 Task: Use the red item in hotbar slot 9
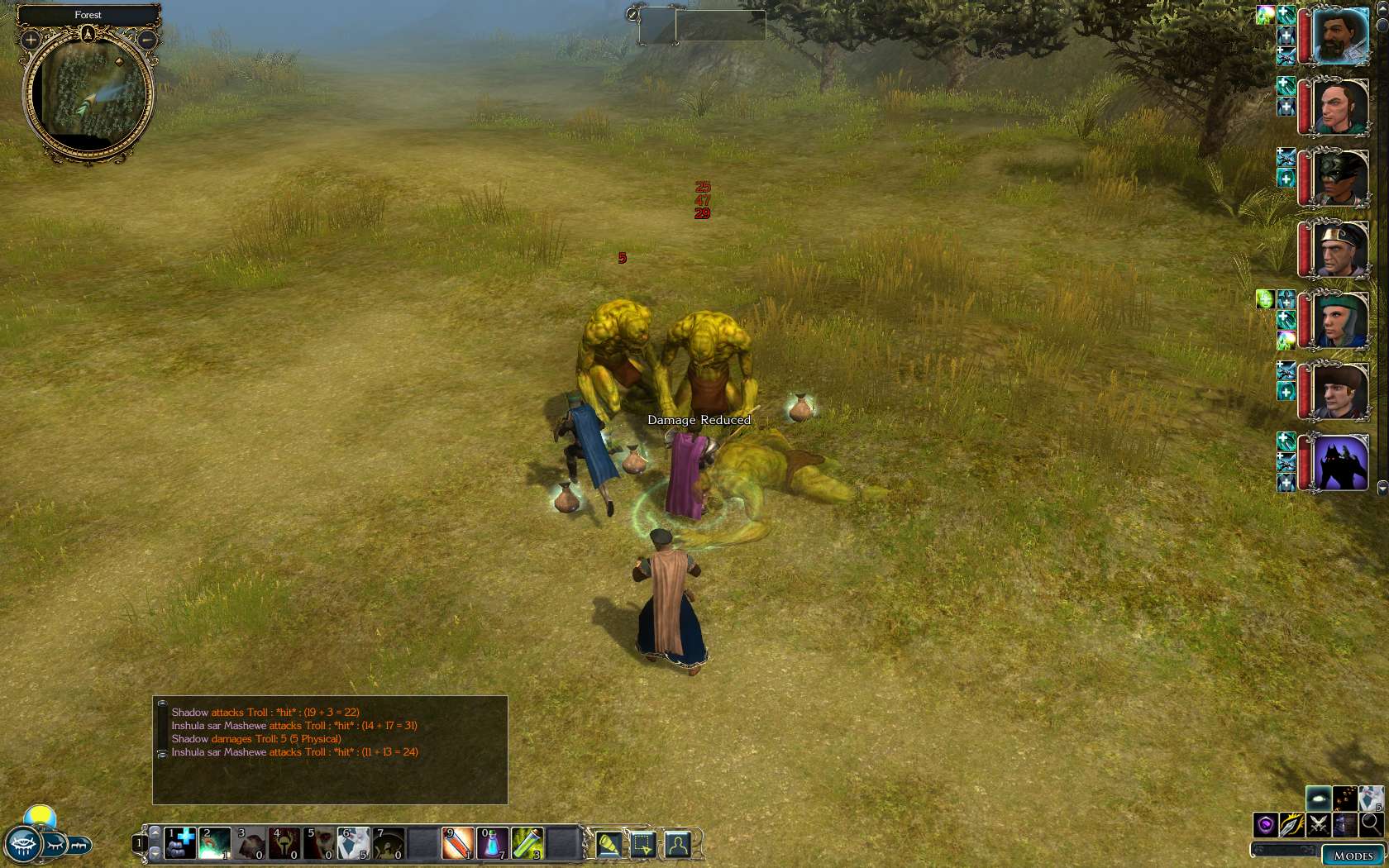457,842
